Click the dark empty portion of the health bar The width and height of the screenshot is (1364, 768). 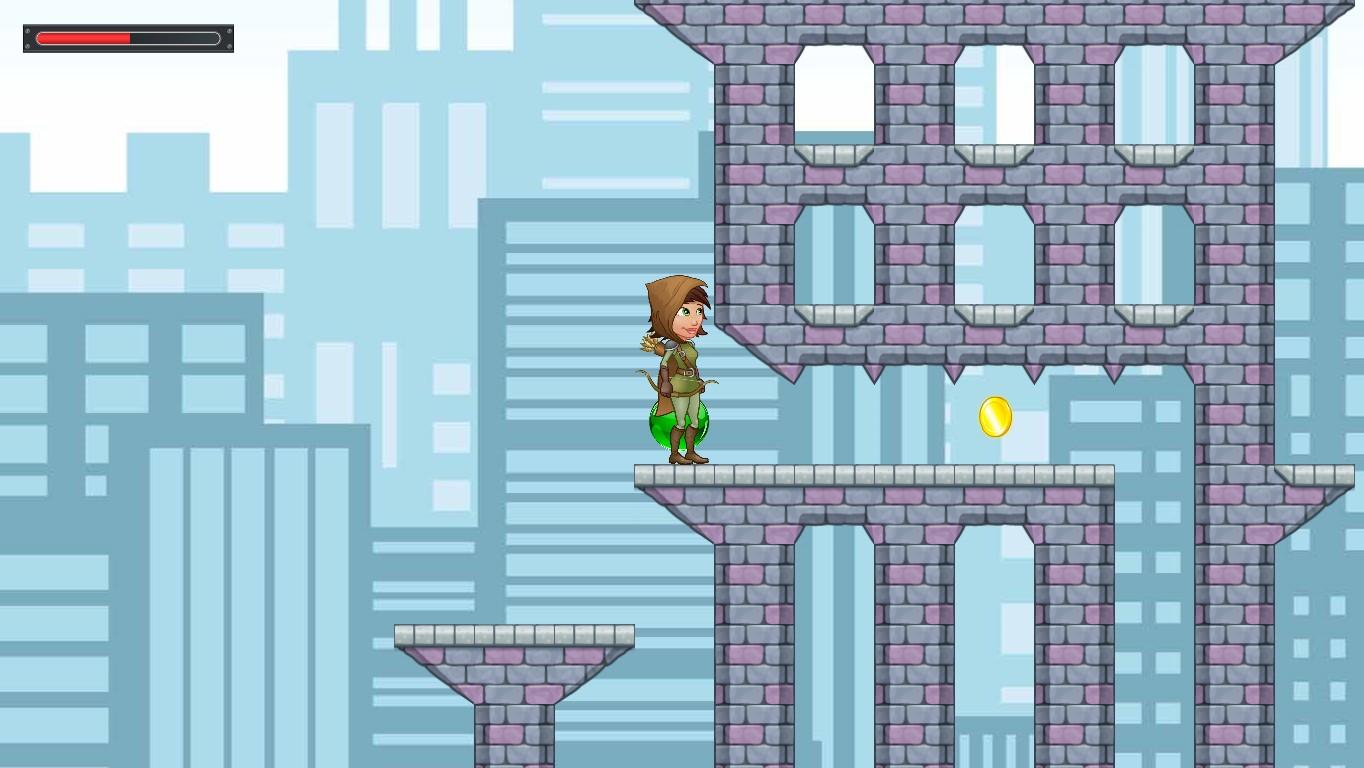175,38
